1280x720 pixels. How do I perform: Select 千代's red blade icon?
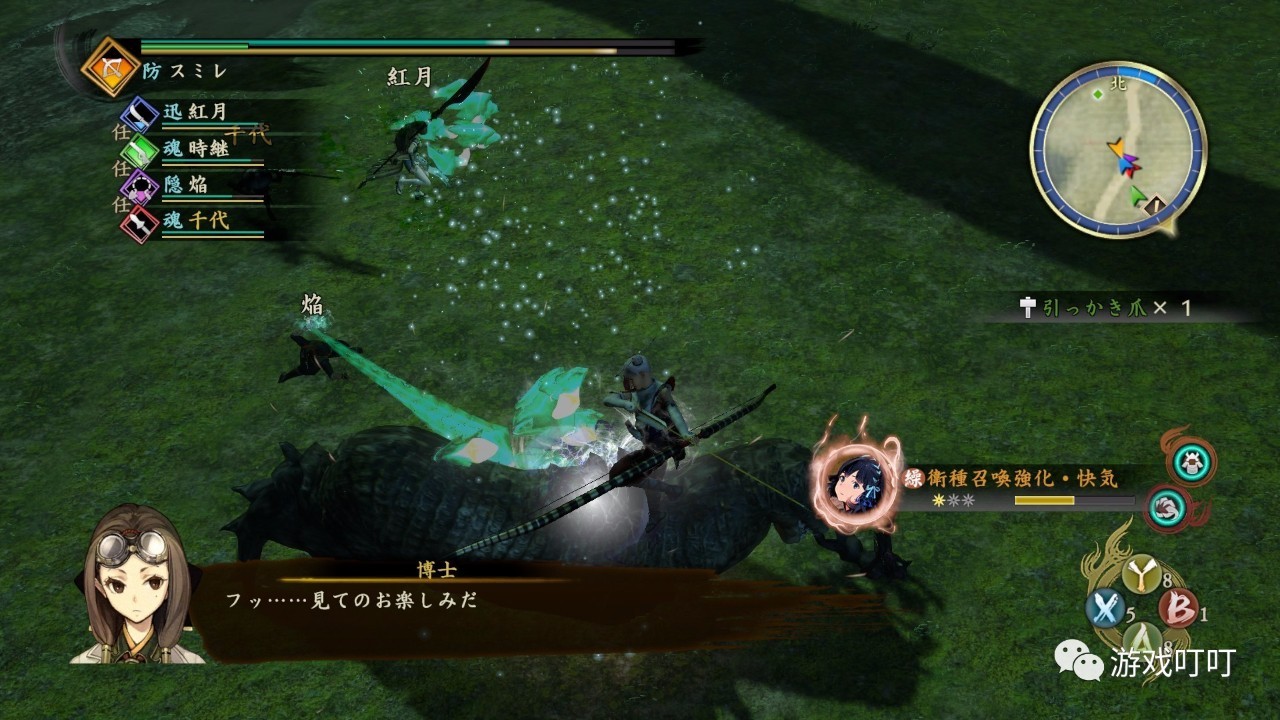click(x=139, y=222)
